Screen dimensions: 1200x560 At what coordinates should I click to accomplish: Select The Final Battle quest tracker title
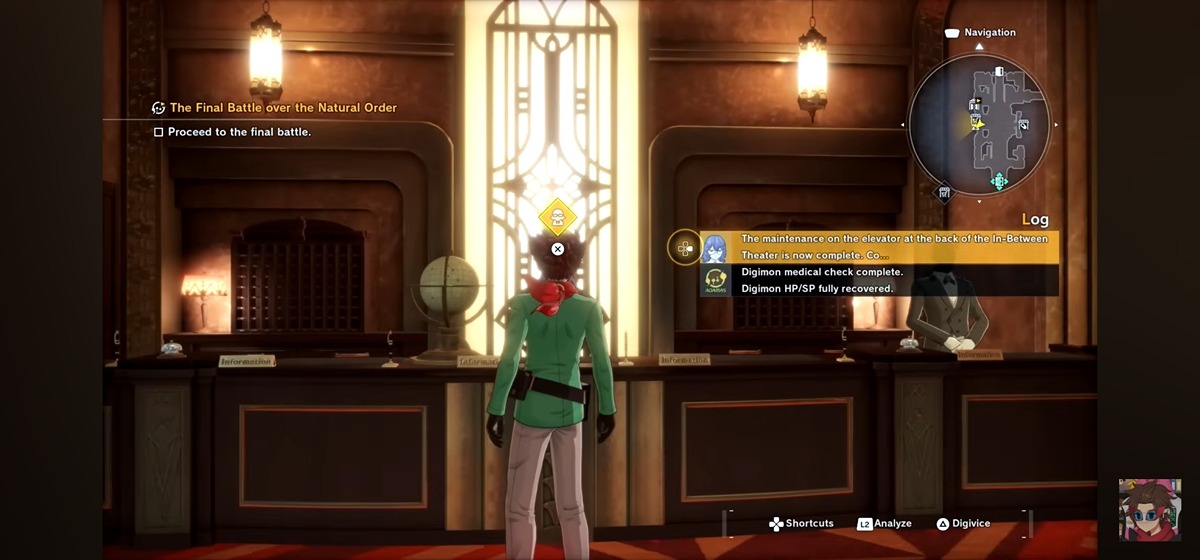(283, 107)
